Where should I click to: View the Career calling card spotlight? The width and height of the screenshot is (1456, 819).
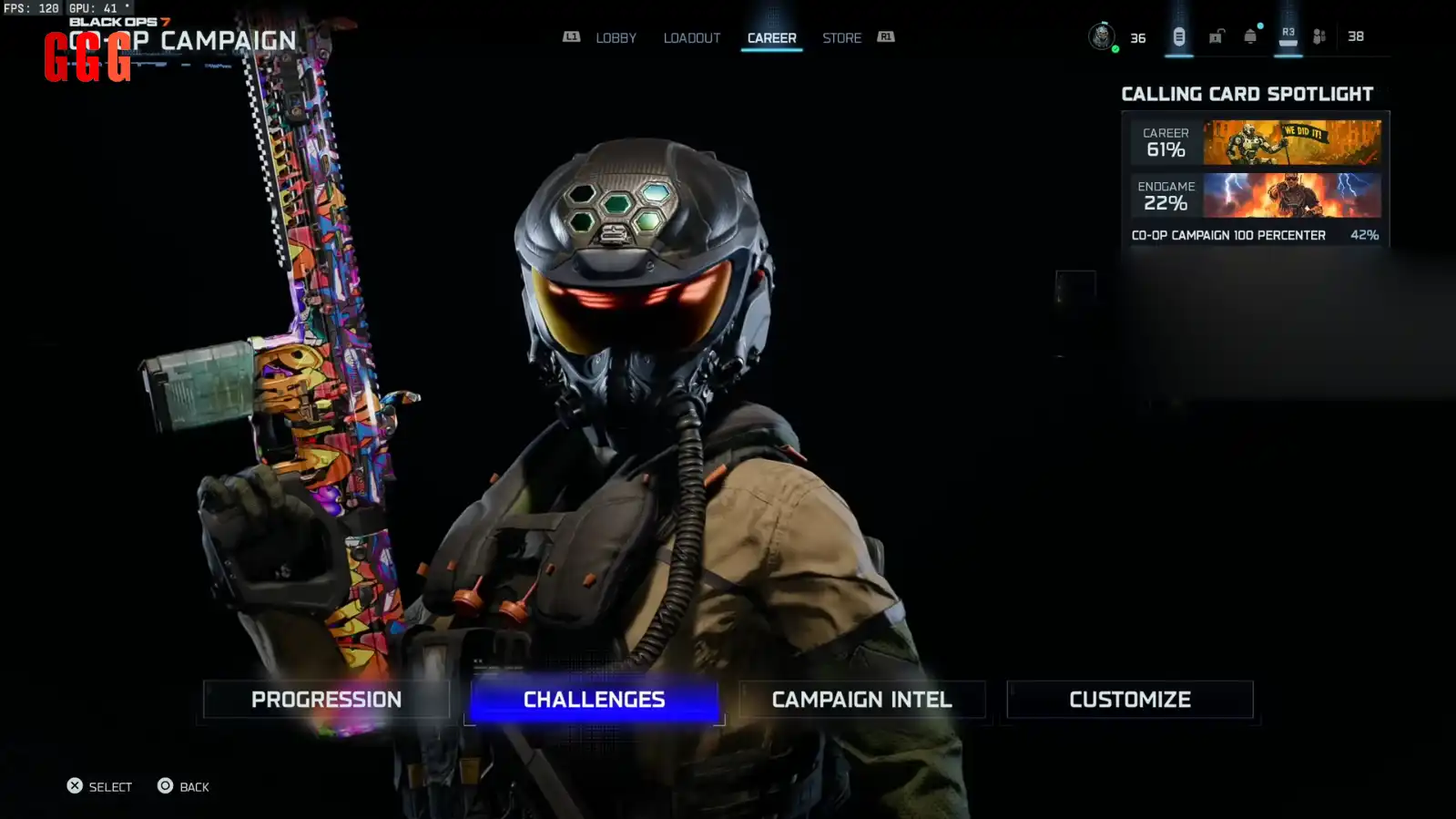tap(1256, 143)
